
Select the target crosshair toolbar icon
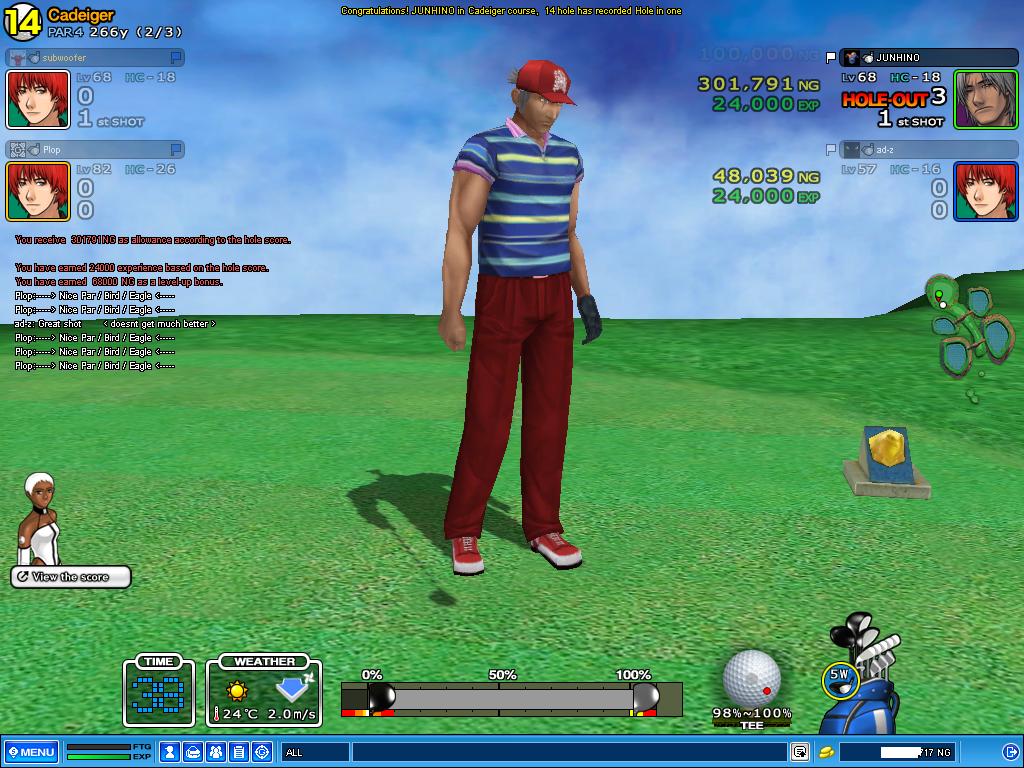click(262, 752)
